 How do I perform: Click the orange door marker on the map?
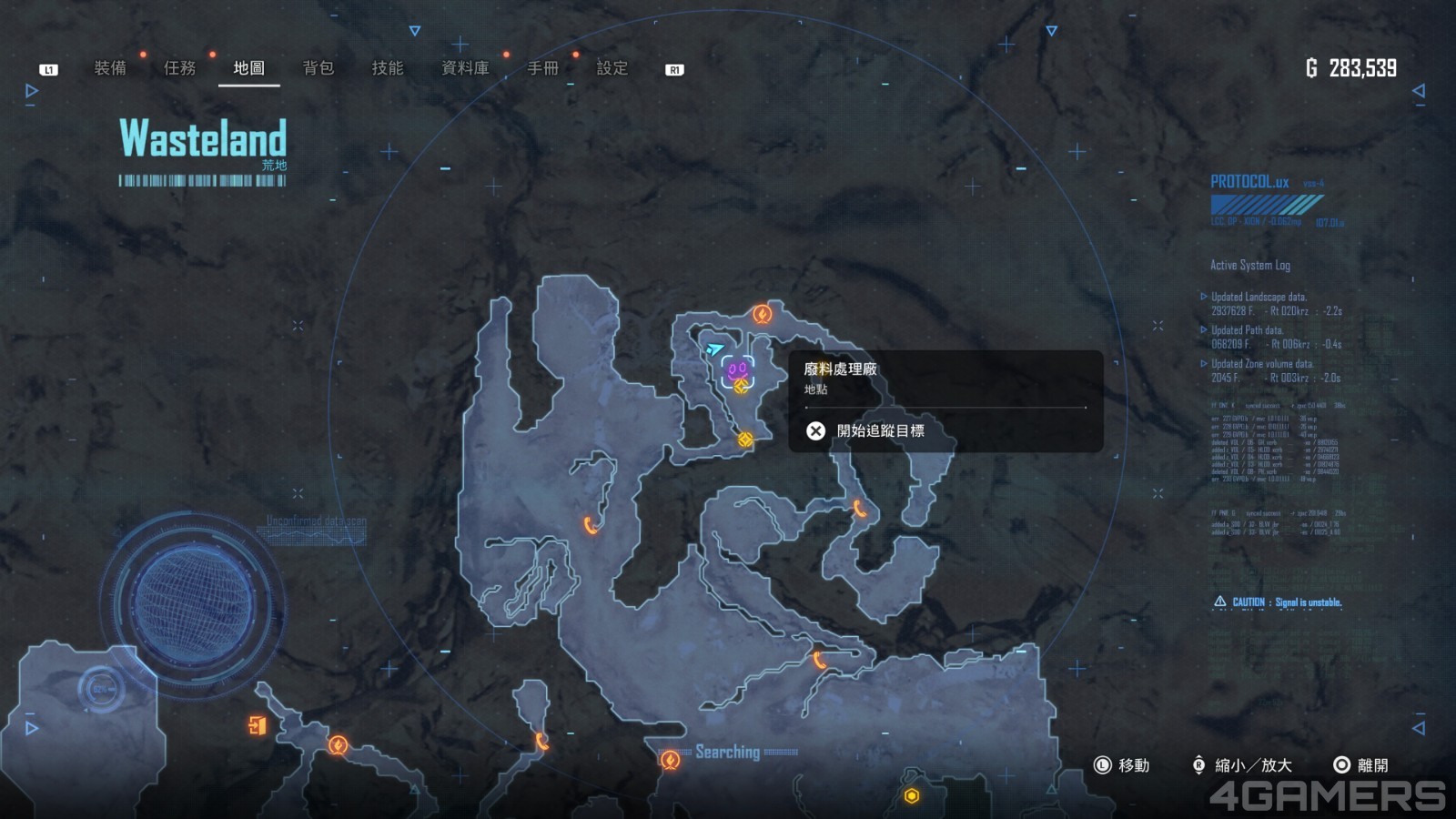[258, 725]
